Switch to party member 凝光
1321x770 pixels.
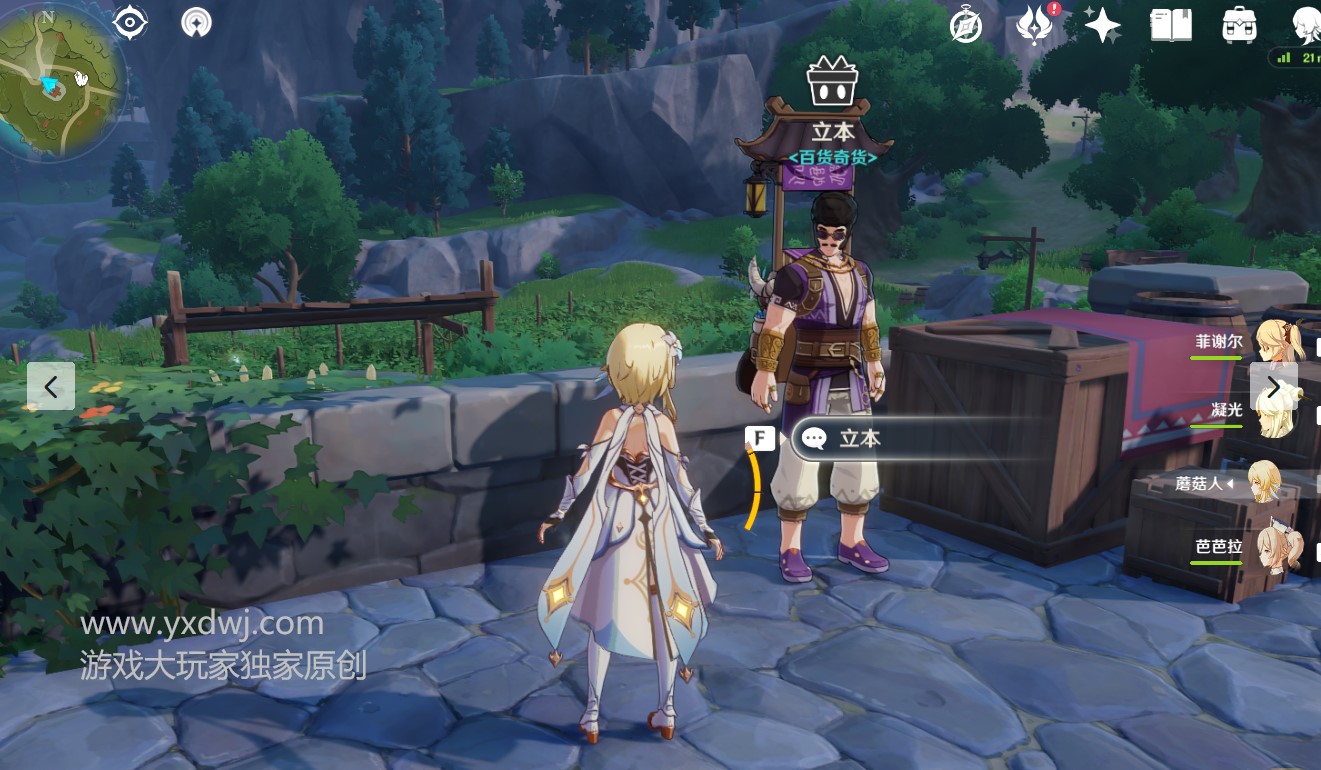click(1279, 410)
